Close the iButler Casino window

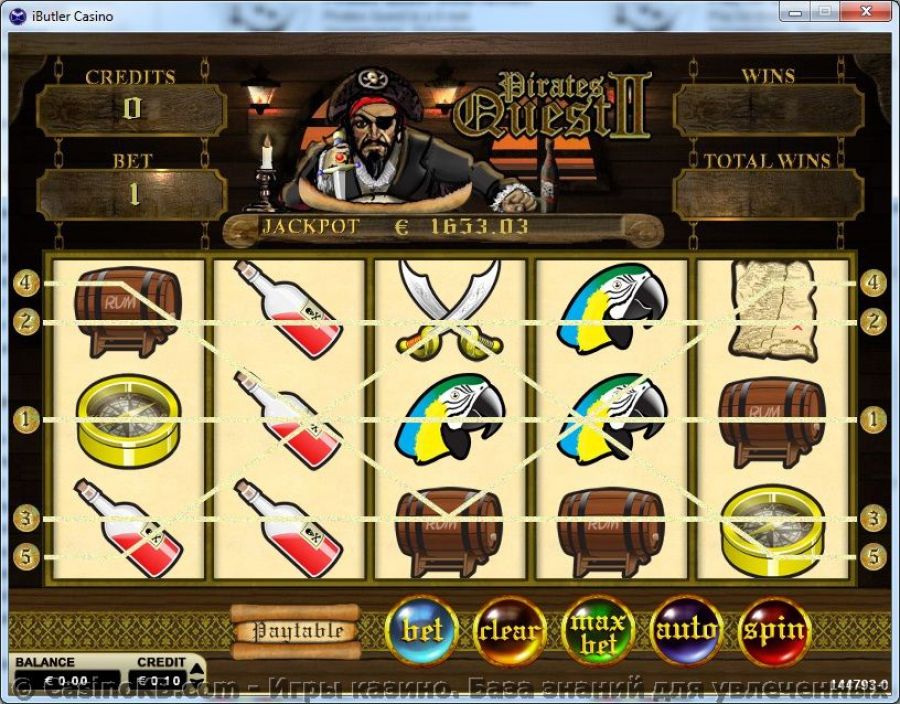(867, 10)
